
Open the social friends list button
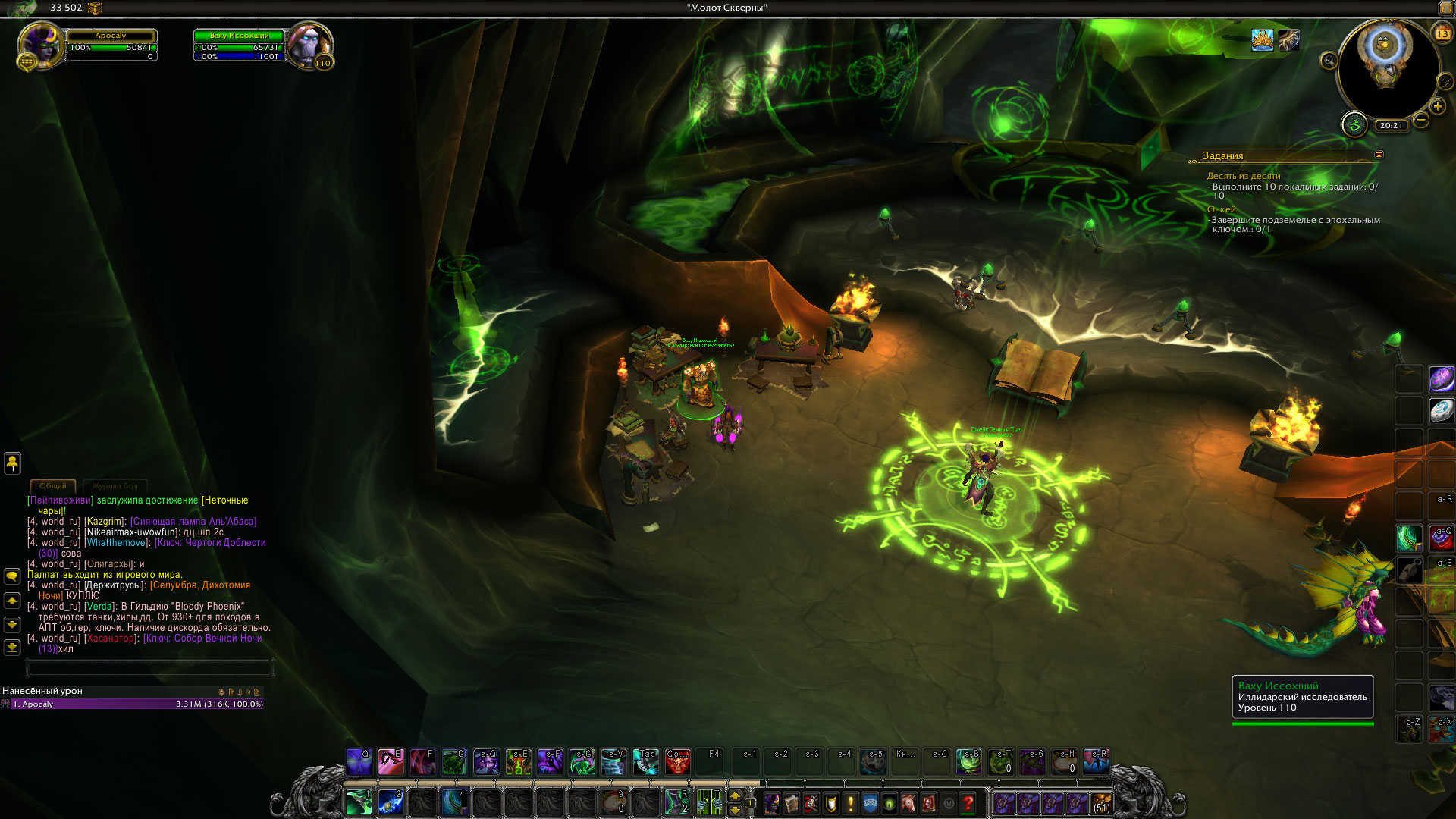coord(12,463)
